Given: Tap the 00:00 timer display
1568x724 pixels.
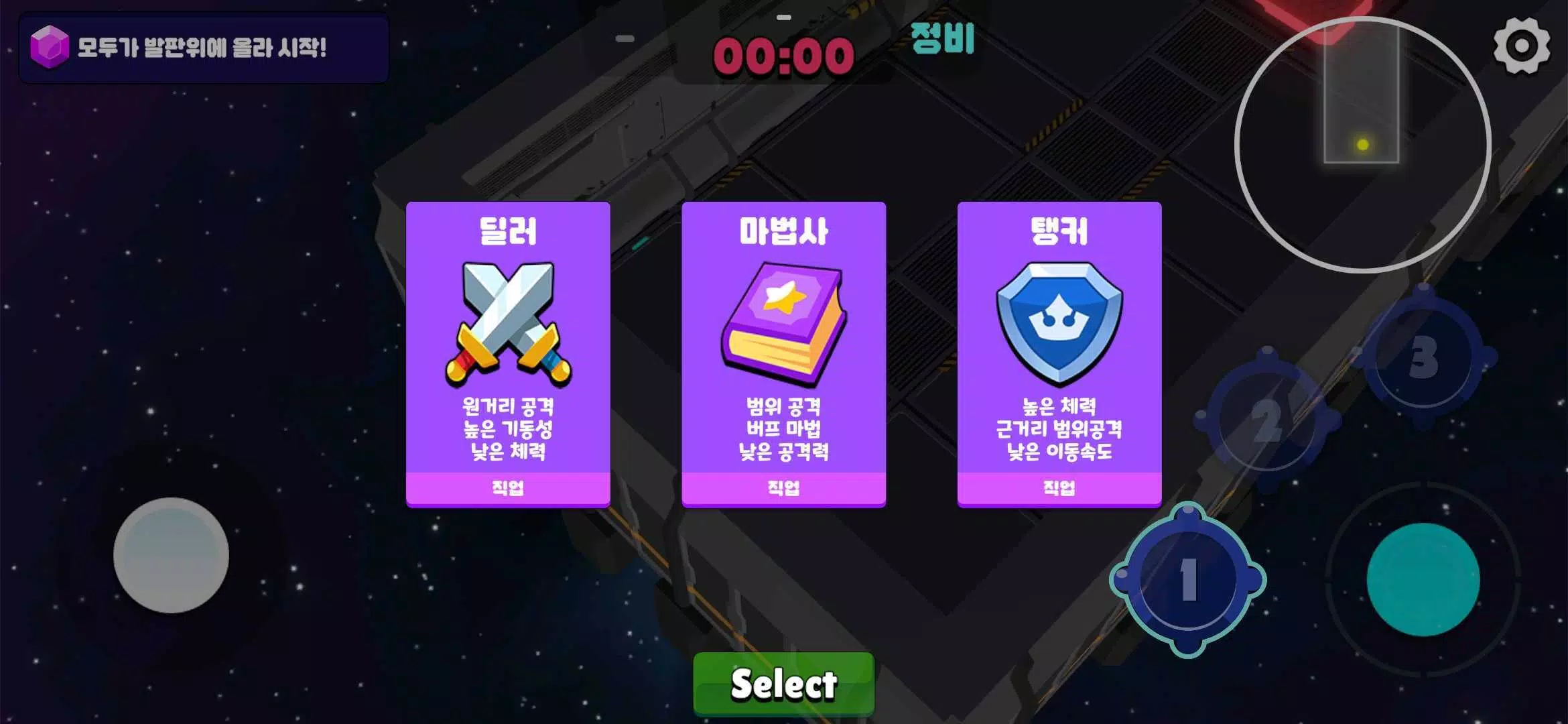Looking at the screenshot, I should [782, 58].
